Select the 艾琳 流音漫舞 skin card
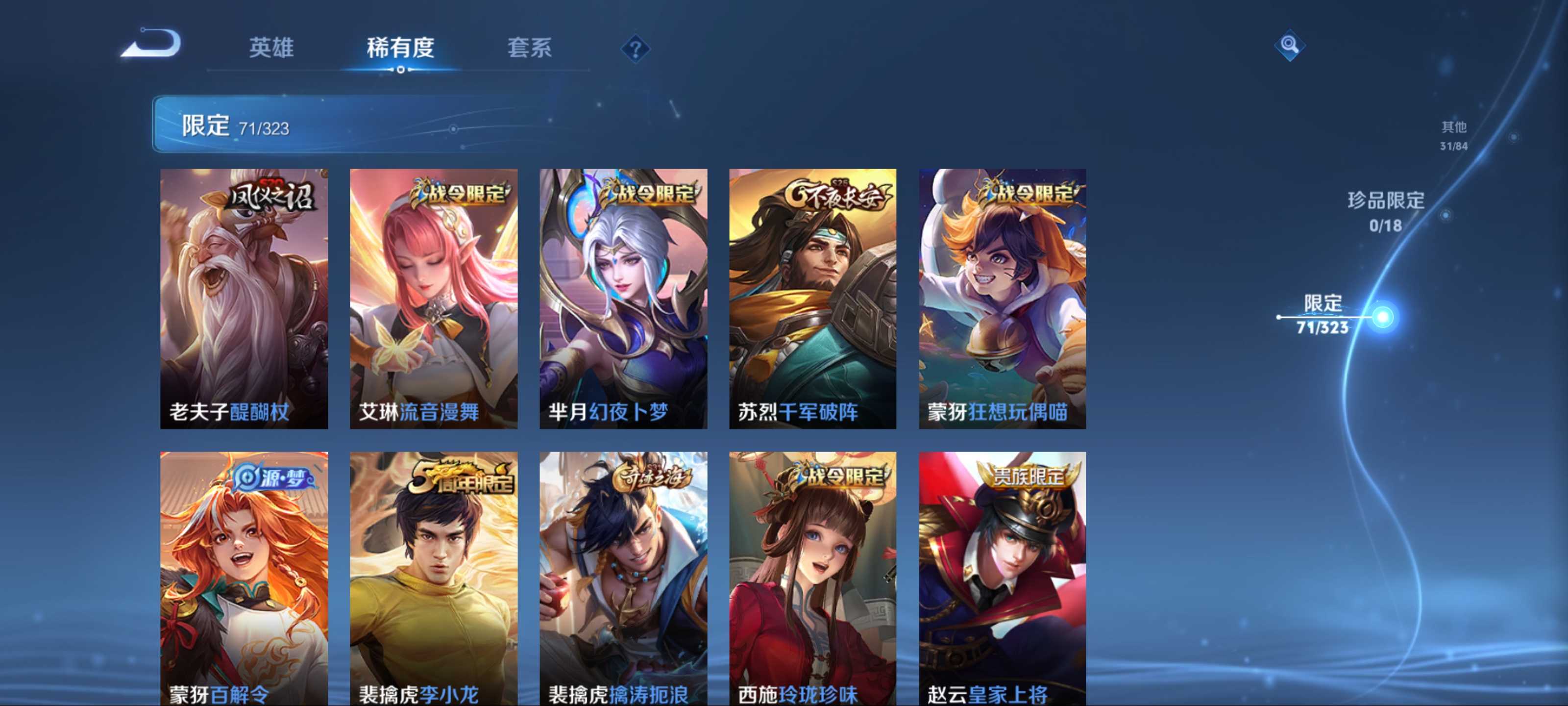Screen dimensions: 1568x706 [x=433, y=299]
